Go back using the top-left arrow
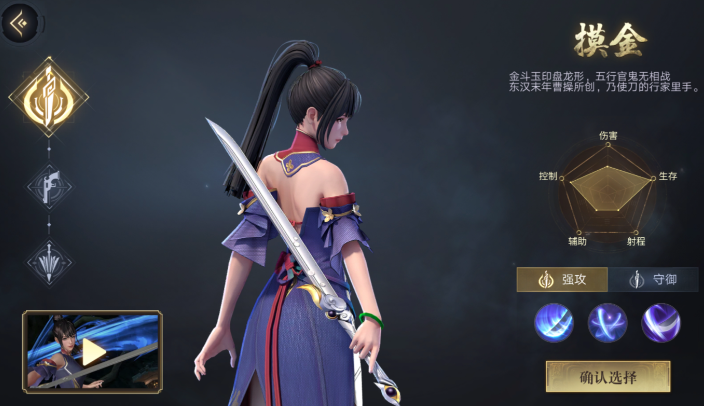This screenshot has height=406, width=704. (19, 22)
